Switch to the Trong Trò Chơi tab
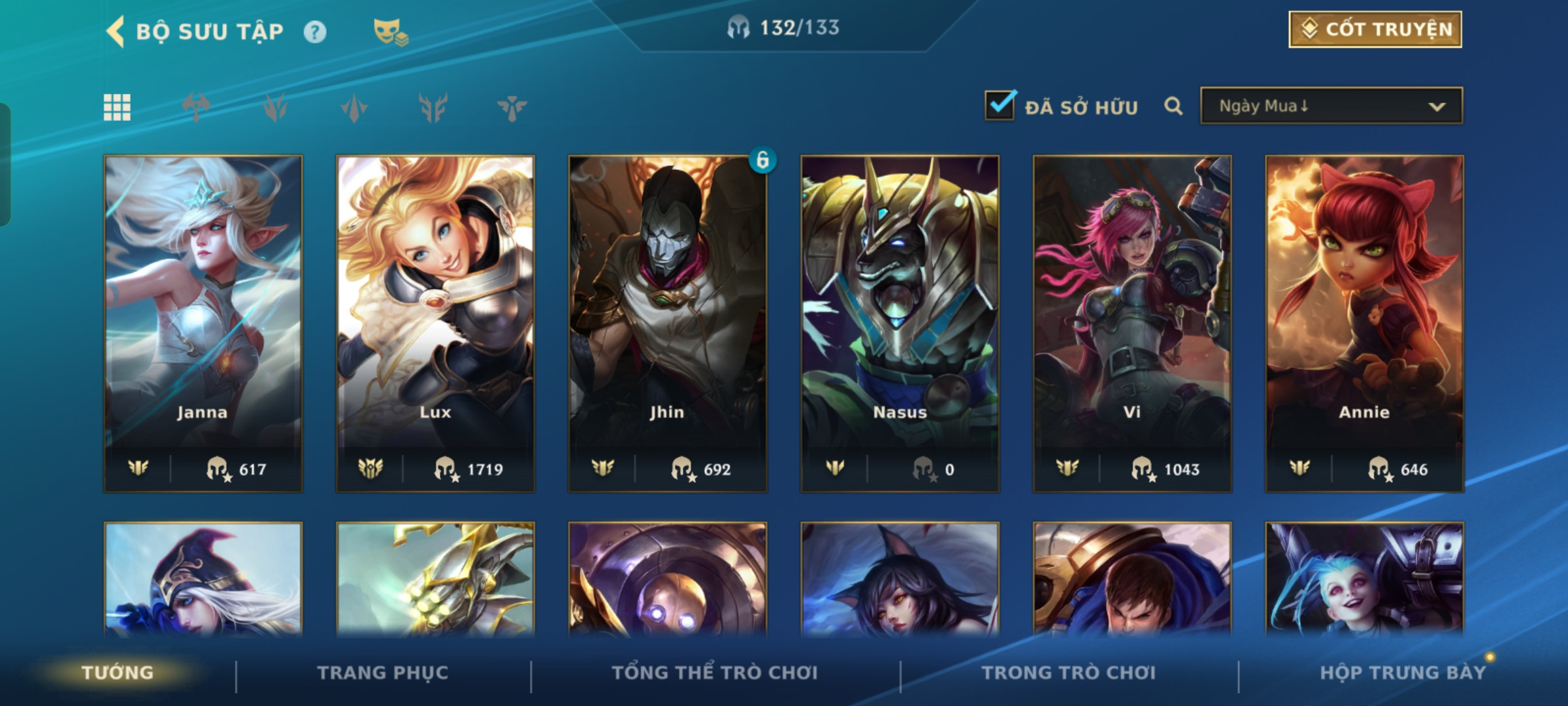The height and width of the screenshot is (706, 1568). coord(1069,673)
